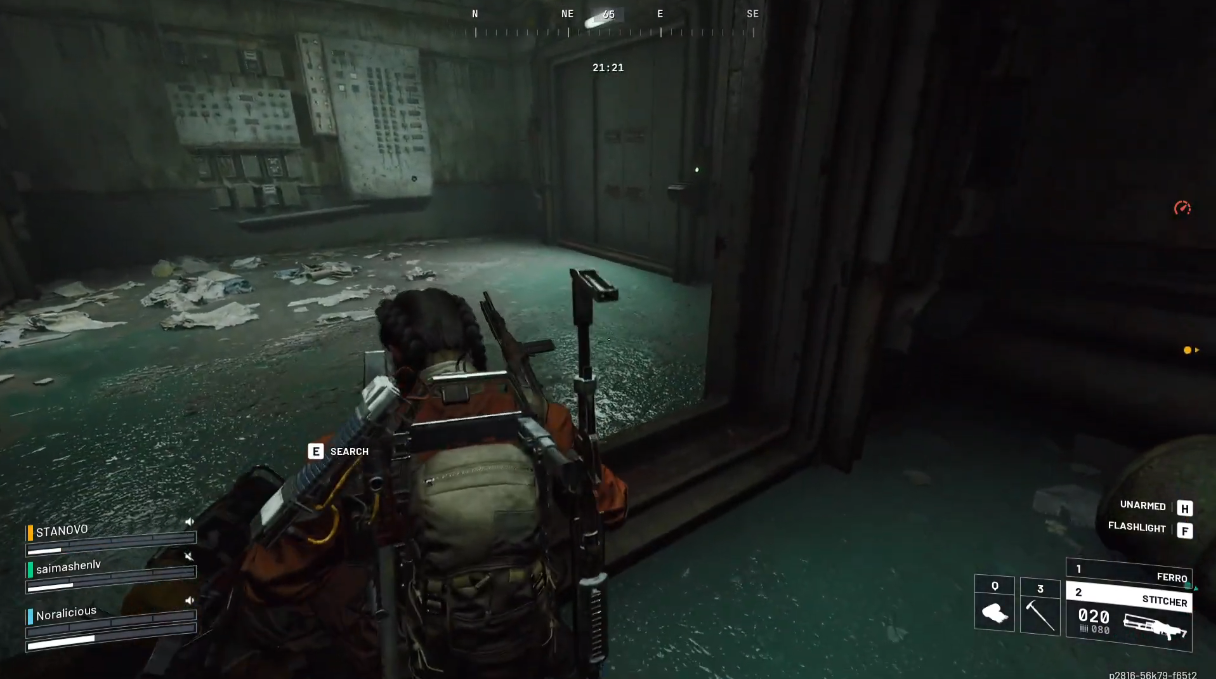This screenshot has width=1216, height=679.
Task: Select the Ferro weapon slot
Action: click(1128, 573)
